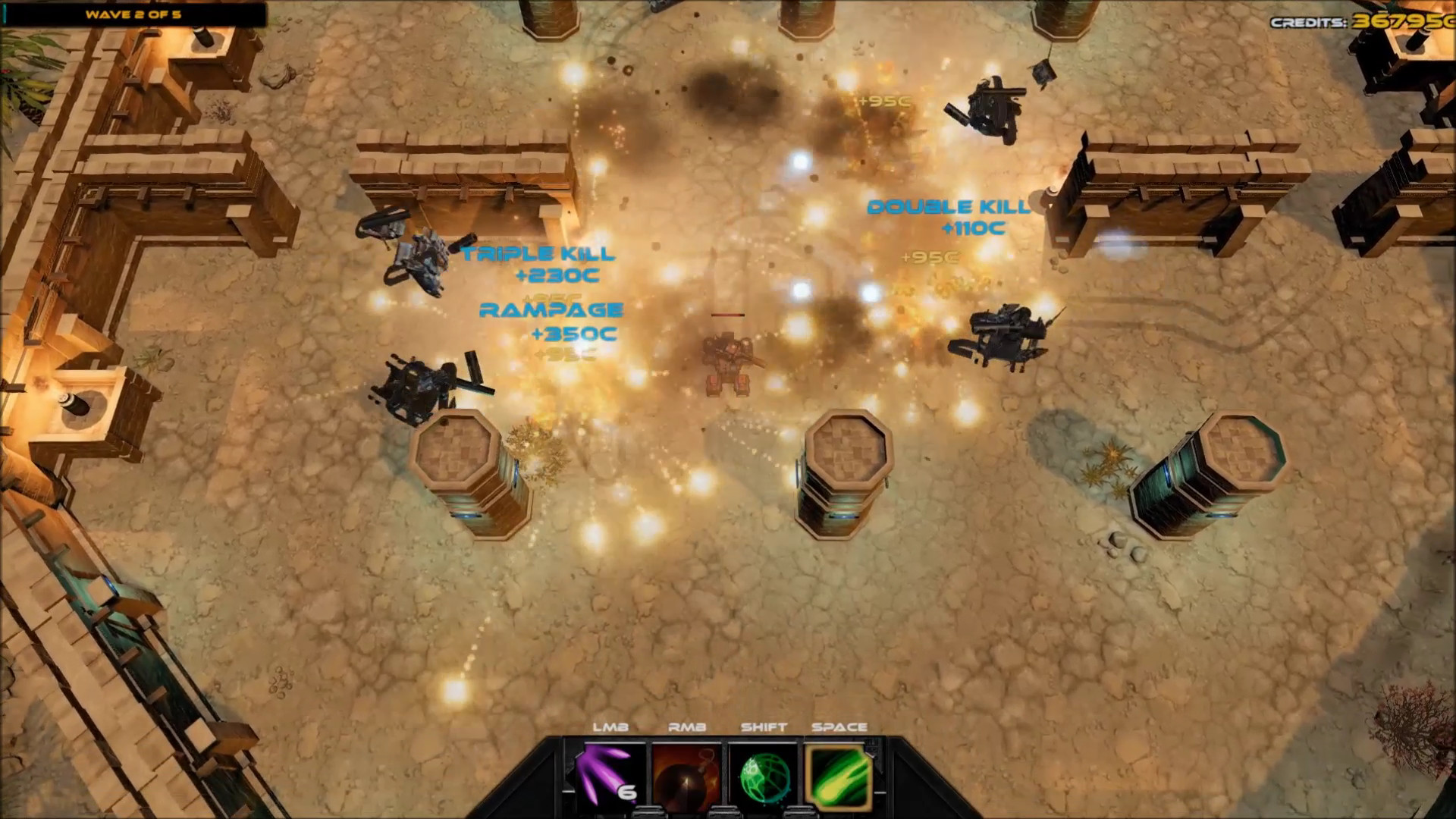Select the purple shards LMB ability icon
This screenshot has height=819, width=1456.
[603, 775]
